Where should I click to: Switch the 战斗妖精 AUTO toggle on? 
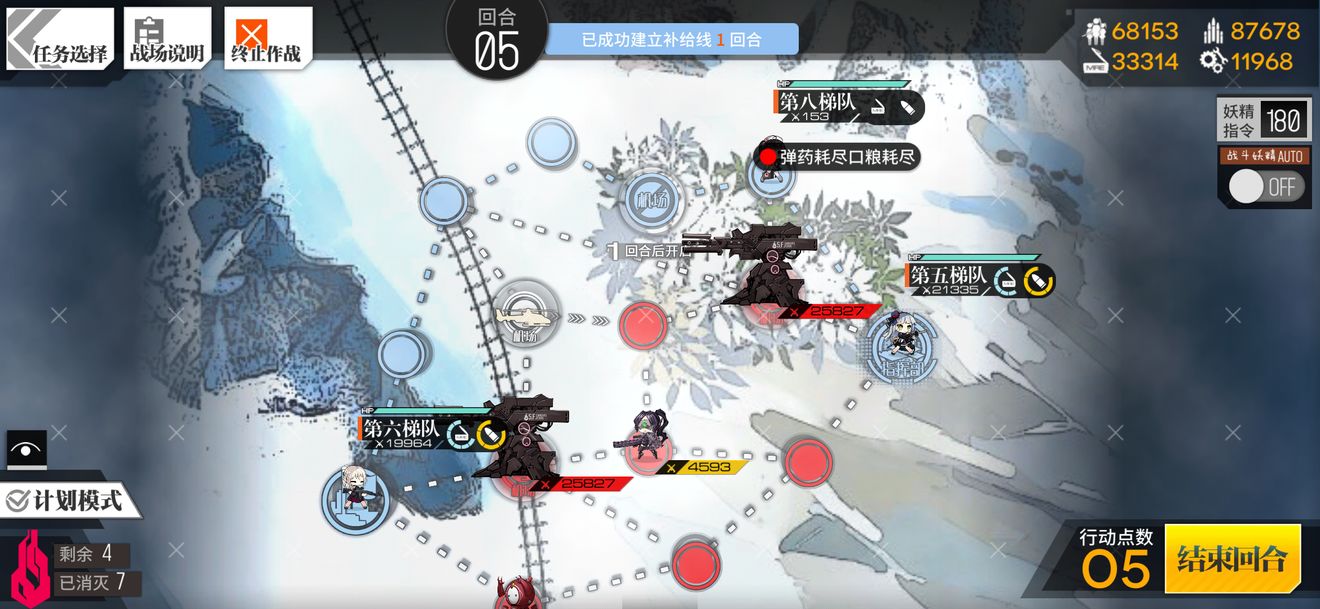(1264, 186)
